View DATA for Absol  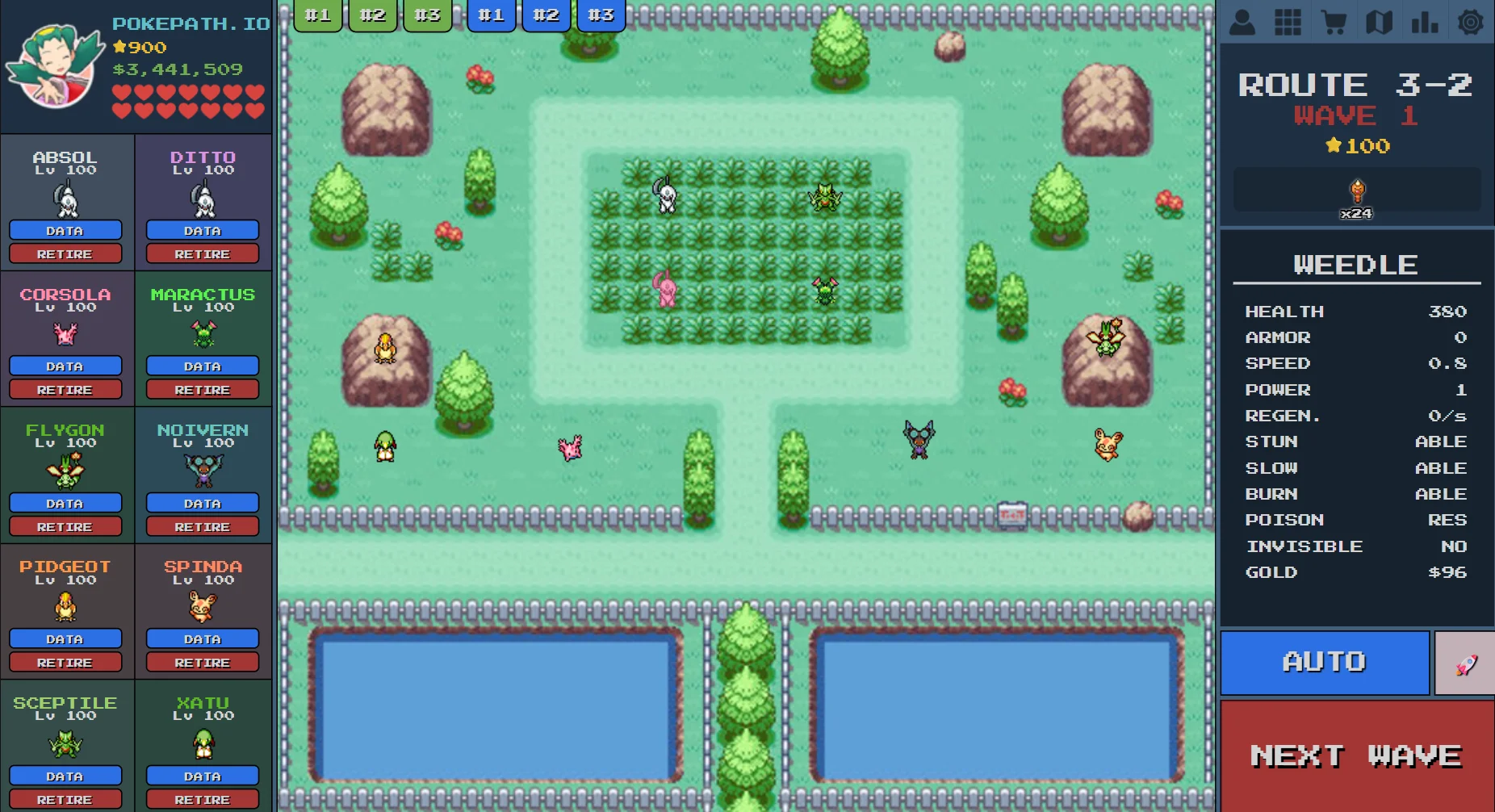click(65, 230)
